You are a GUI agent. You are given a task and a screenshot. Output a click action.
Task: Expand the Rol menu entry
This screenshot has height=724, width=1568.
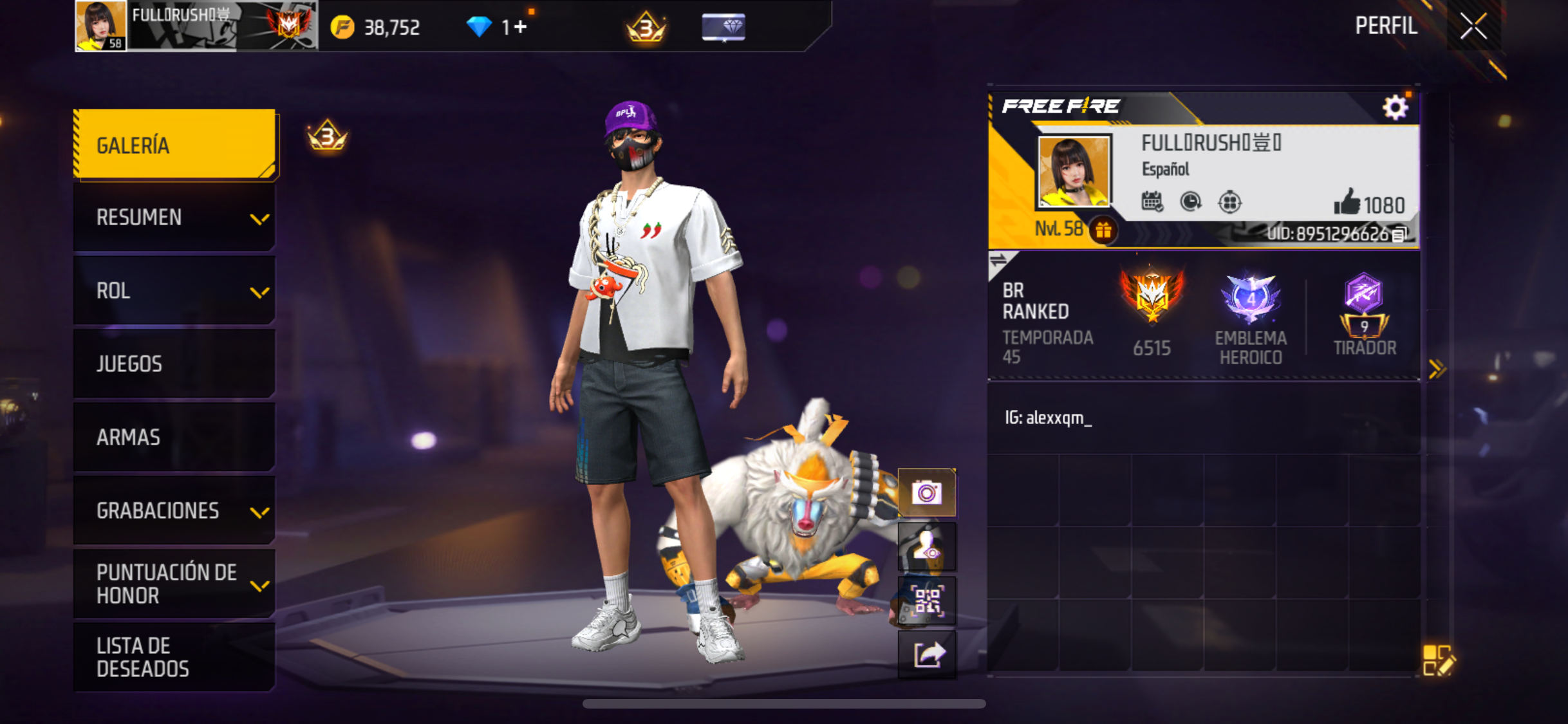[x=174, y=291]
